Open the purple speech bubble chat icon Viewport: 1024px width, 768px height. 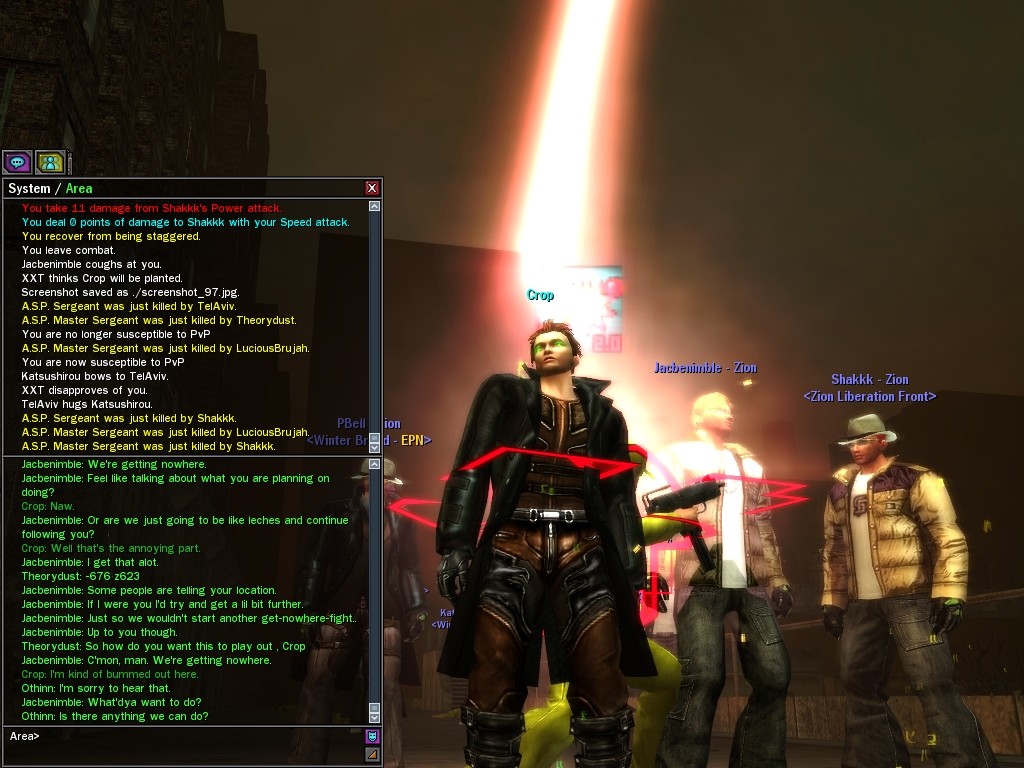click(x=17, y=162)
